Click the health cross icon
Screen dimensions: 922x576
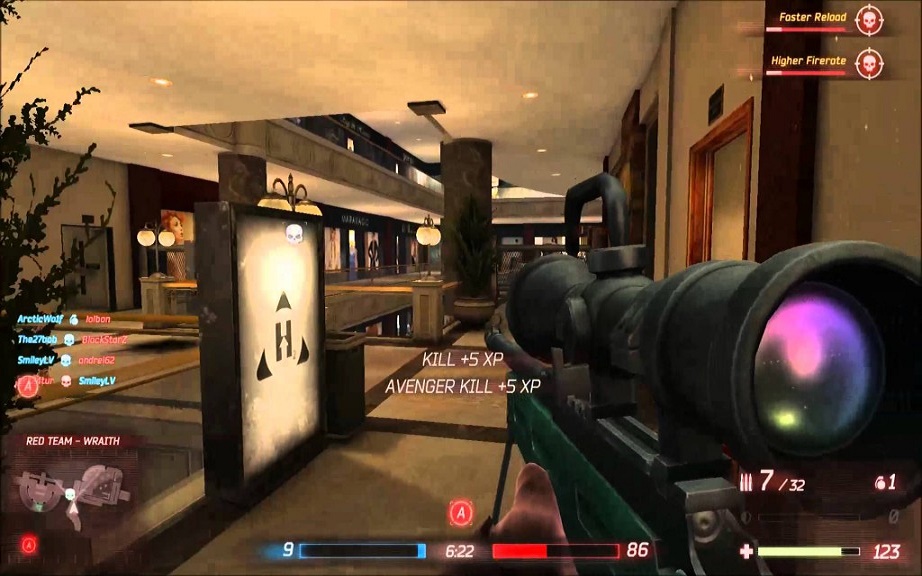point(745,551)
